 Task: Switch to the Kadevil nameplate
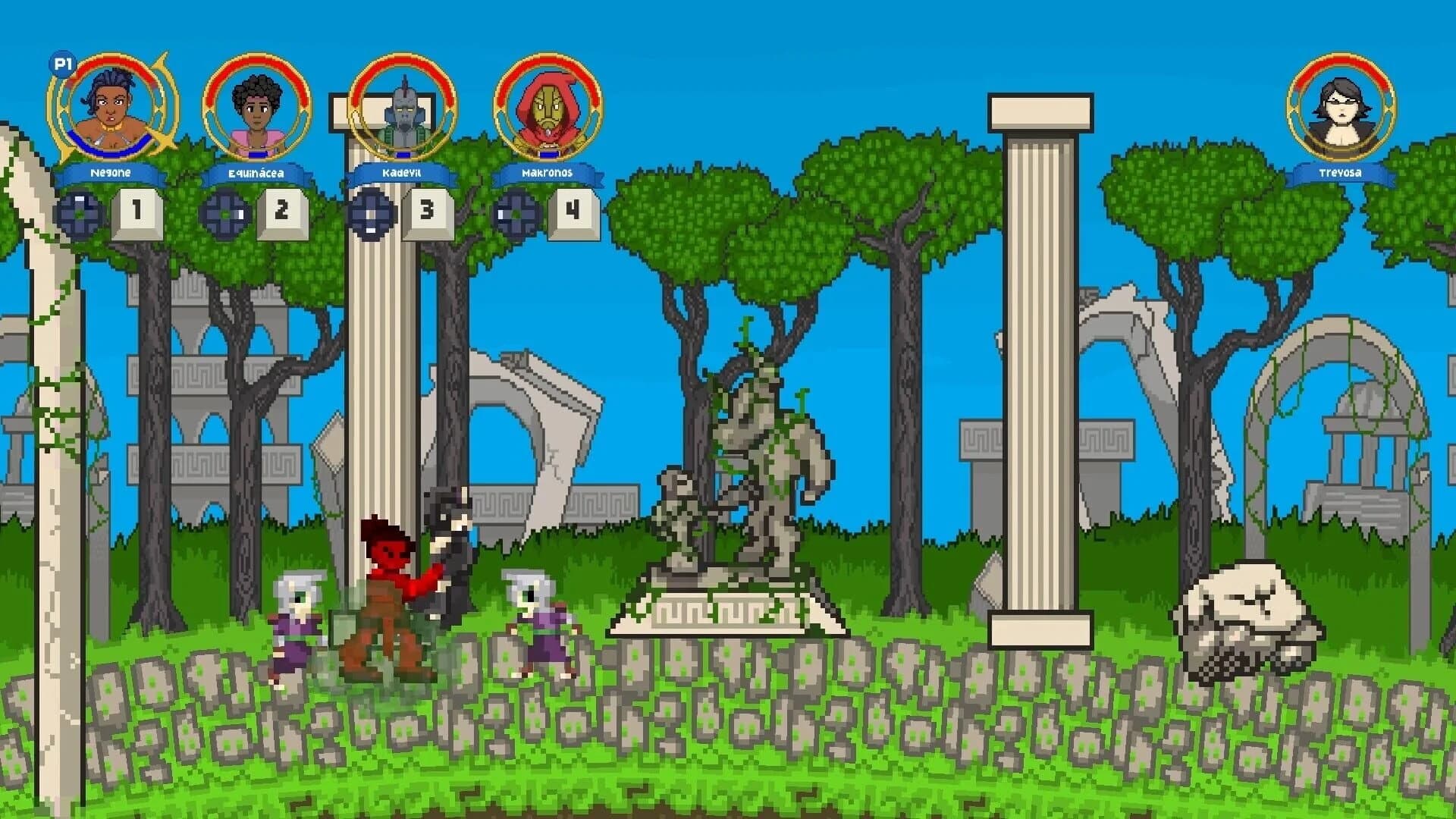click(x=400, y=173)
